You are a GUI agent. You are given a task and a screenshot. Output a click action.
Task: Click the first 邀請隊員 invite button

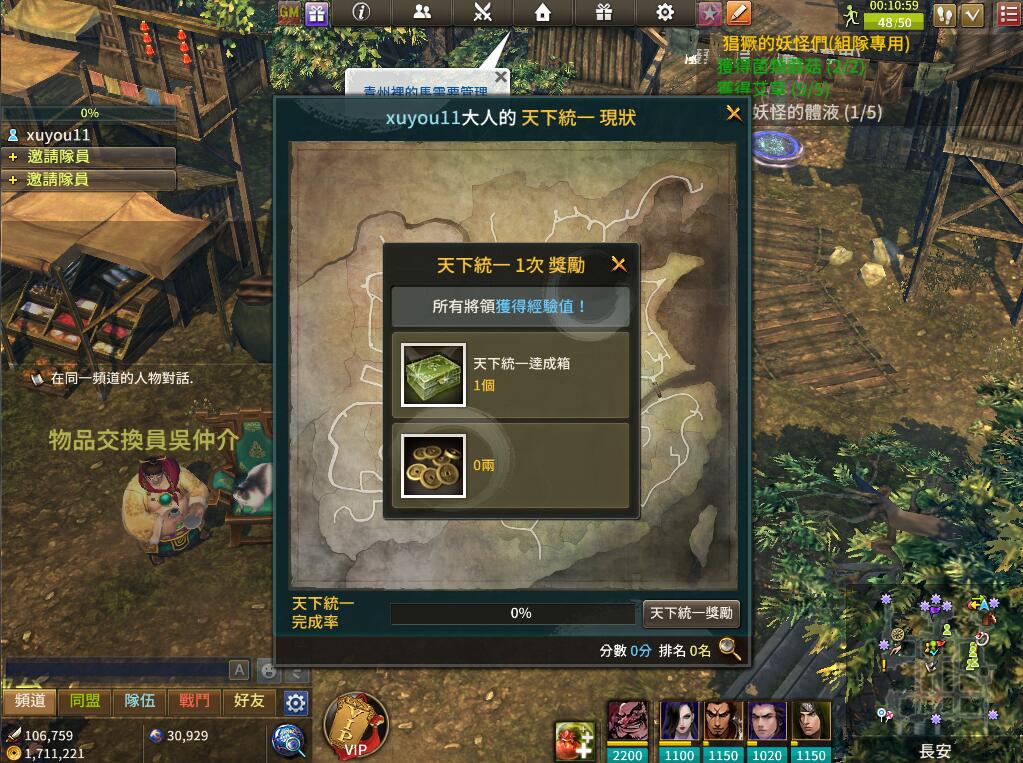(89, 157)
